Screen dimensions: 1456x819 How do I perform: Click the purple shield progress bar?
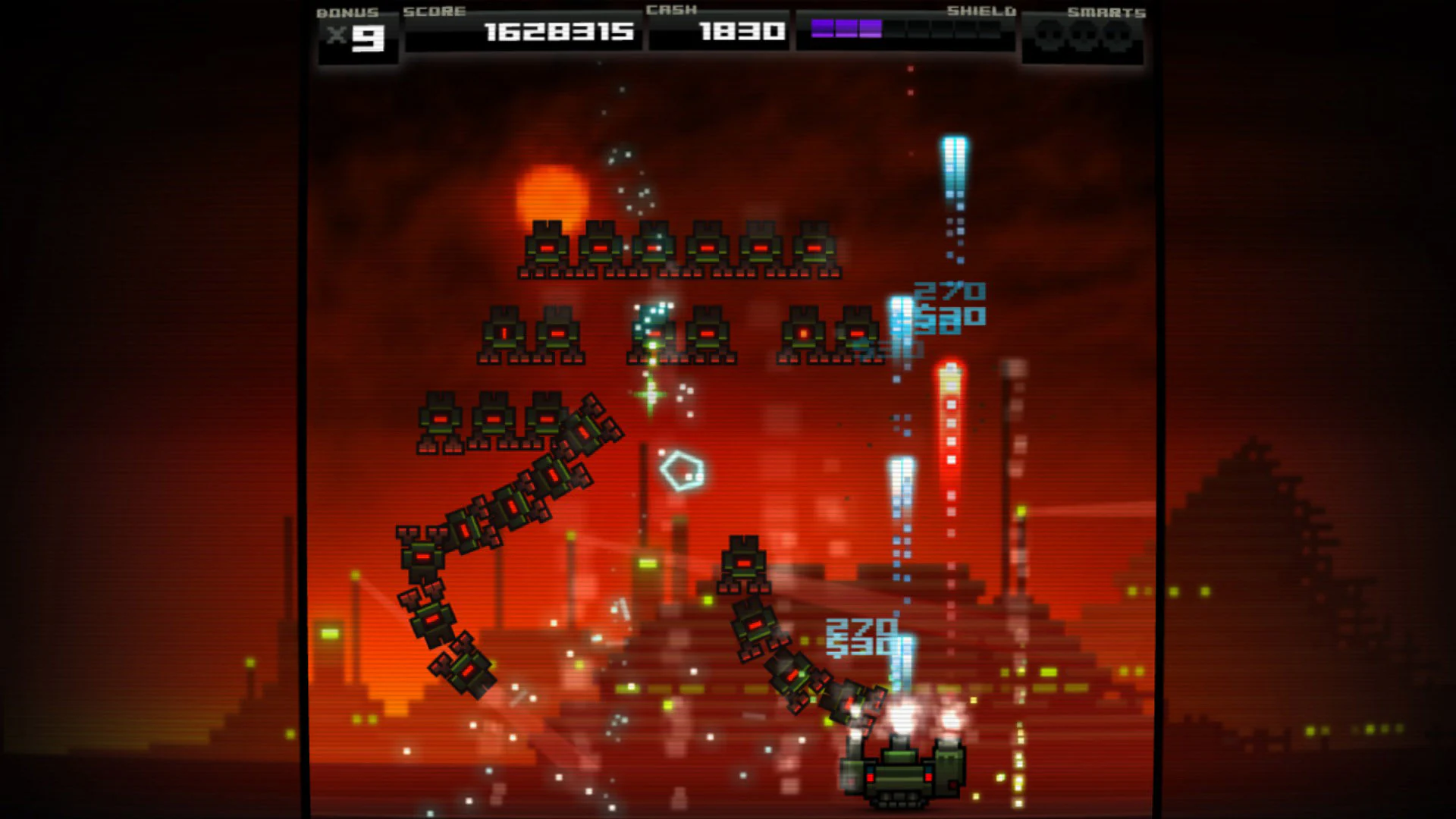[x=846, y=29]
